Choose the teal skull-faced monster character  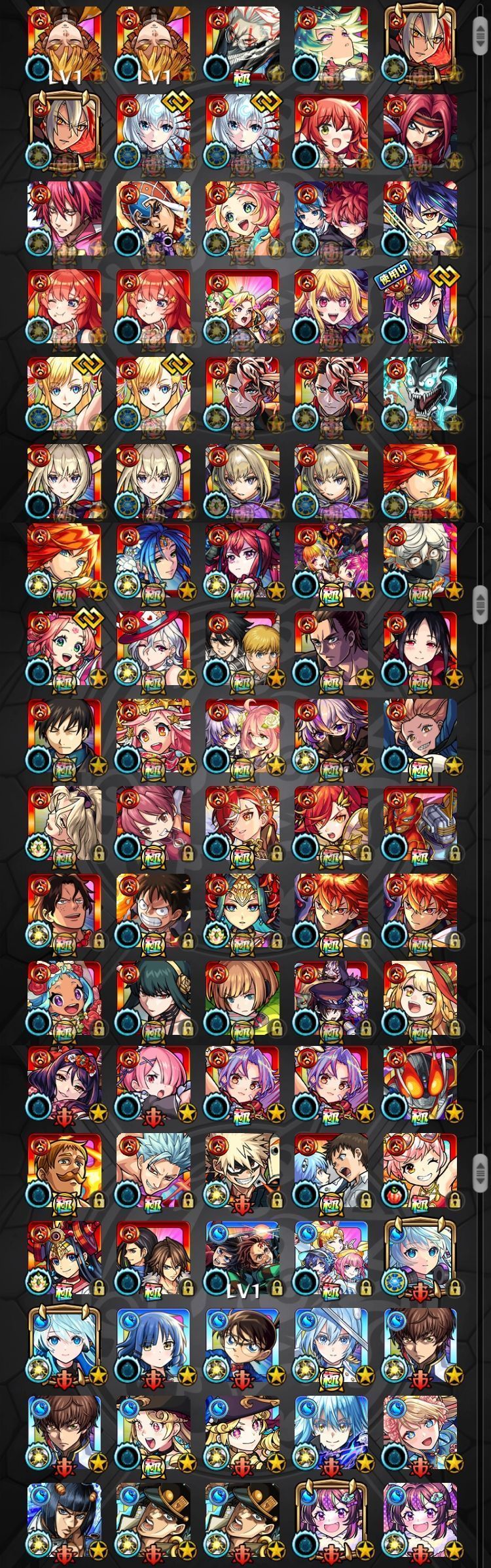click(x=420, y=393)
